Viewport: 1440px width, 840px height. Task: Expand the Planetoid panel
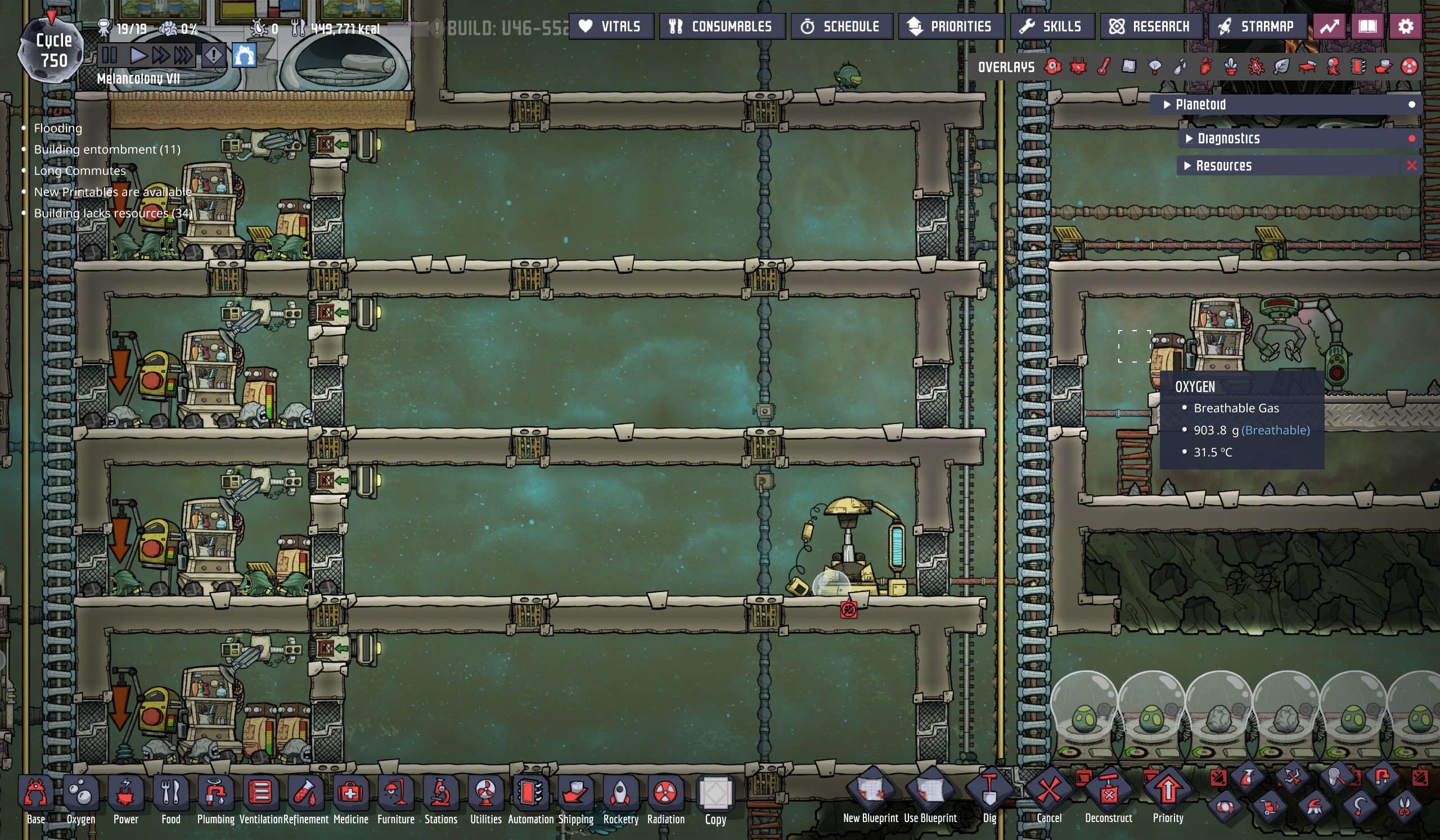coord(1200,105)
